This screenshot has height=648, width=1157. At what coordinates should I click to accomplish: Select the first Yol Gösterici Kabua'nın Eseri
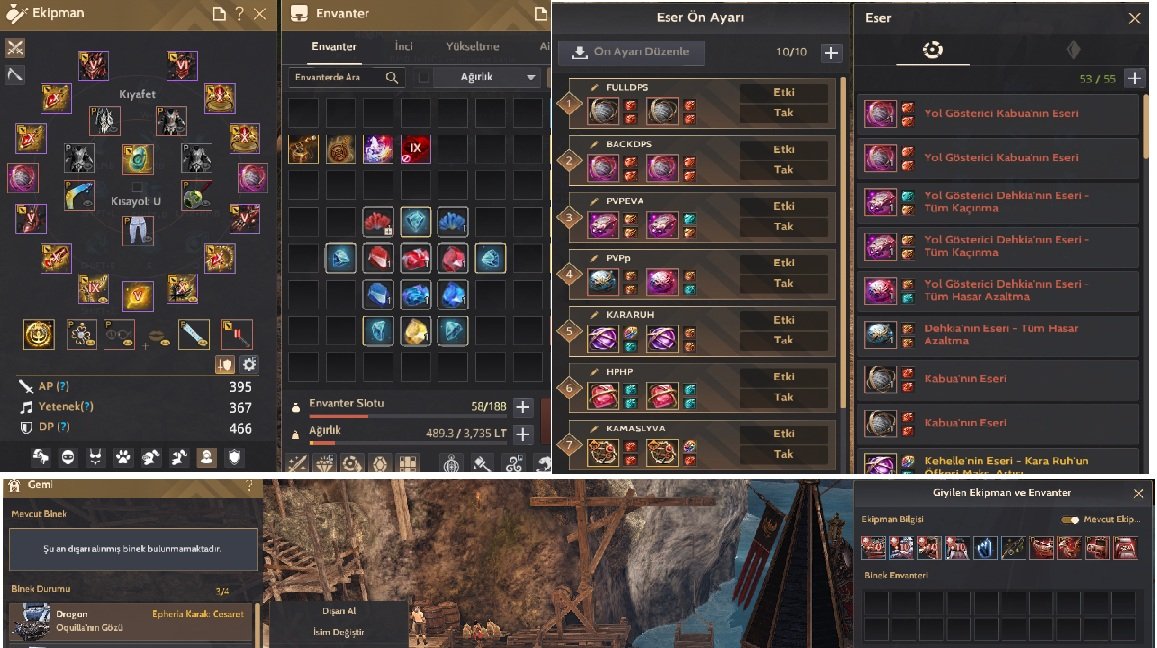[x=998, y=114]
